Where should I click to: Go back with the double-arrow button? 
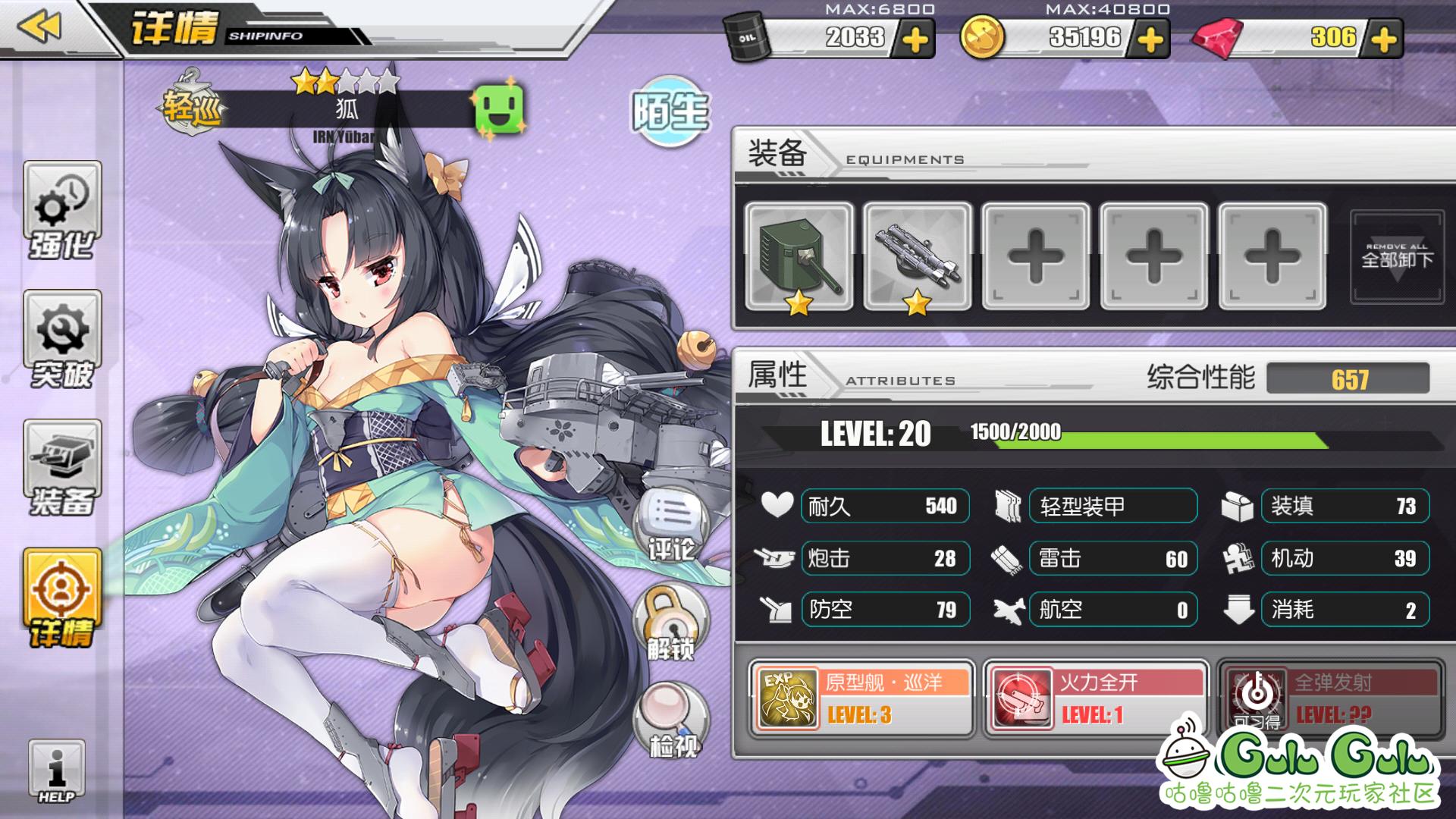coord(39,27)
